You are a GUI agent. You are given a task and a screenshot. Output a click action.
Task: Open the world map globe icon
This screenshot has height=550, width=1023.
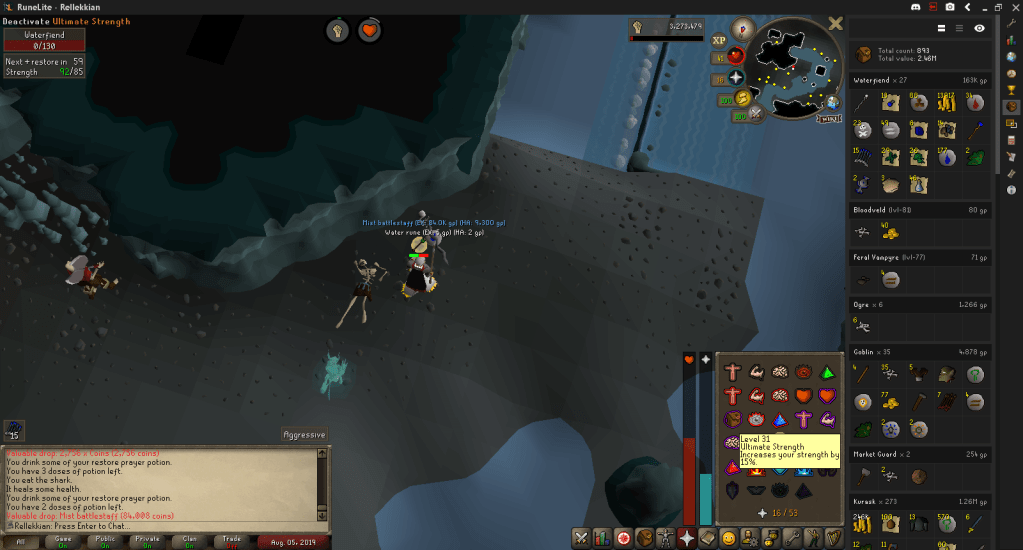click(x=833, y=102)
